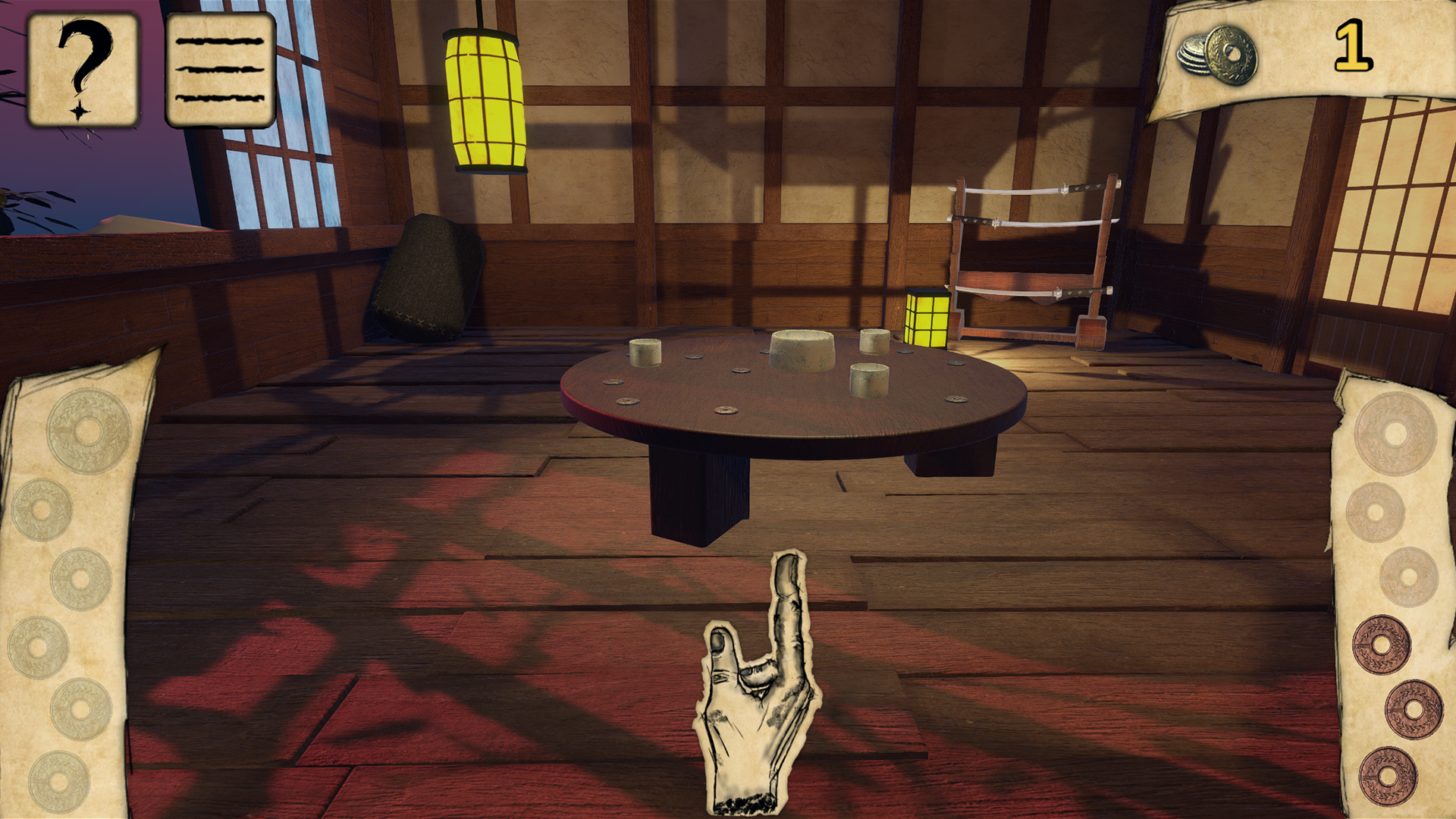Toggle the floor lantern near the sword rack

(x=928, y=318)
